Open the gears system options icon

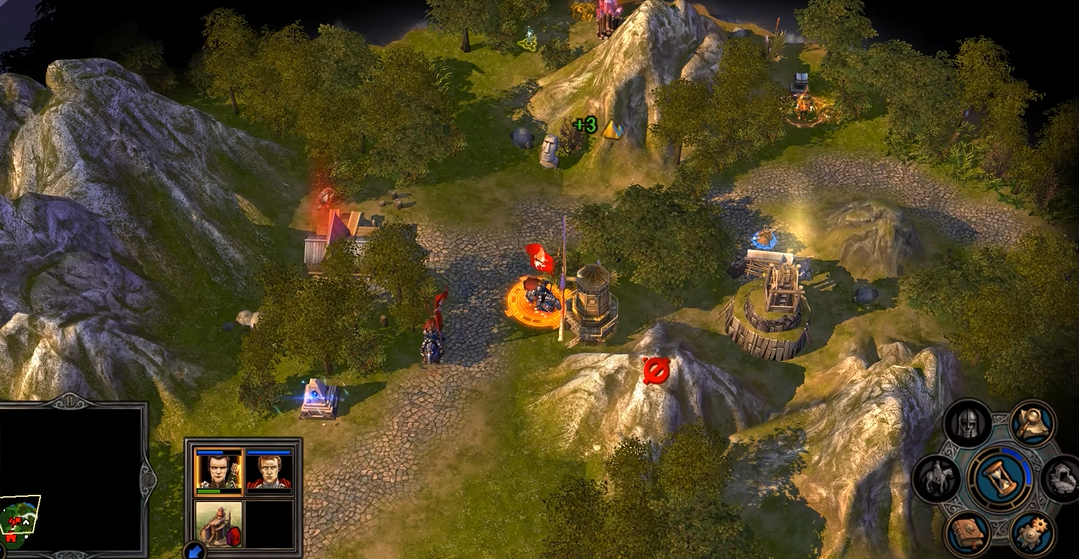(1033, 533)
